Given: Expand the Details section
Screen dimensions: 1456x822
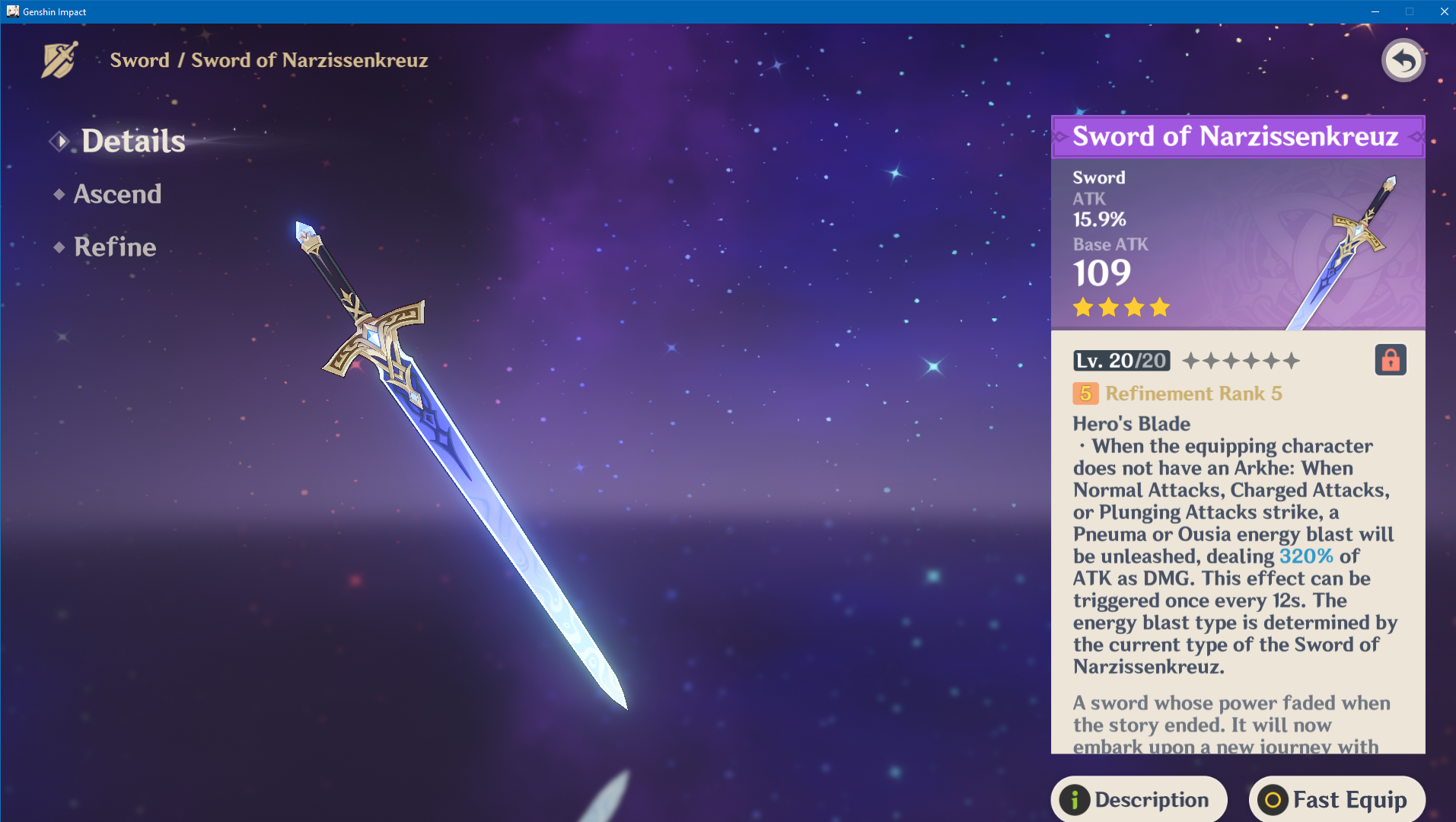Looking at the screenshot, I should [132, 141].
